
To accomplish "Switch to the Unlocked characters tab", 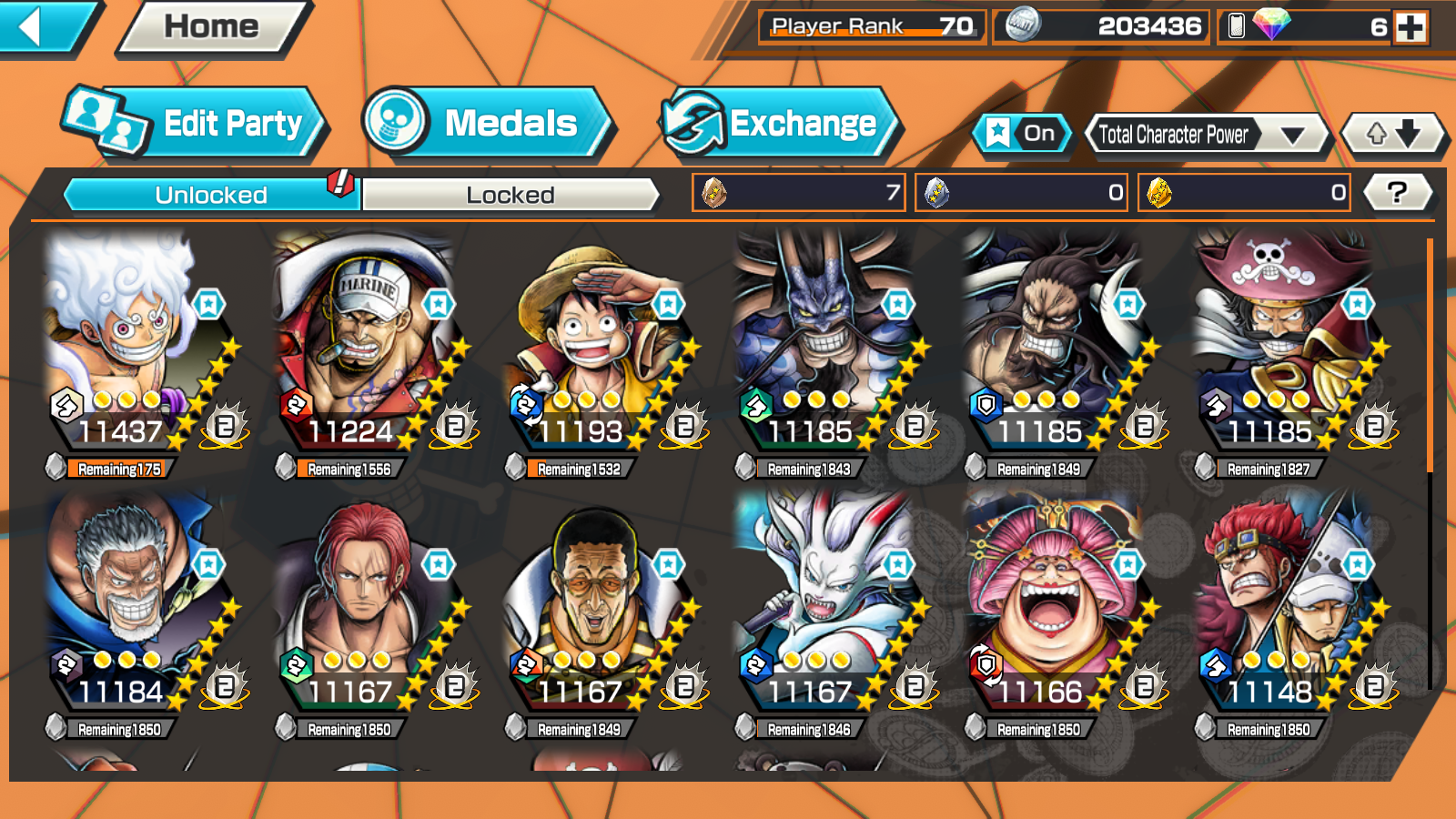I will (x=211, y=195).
